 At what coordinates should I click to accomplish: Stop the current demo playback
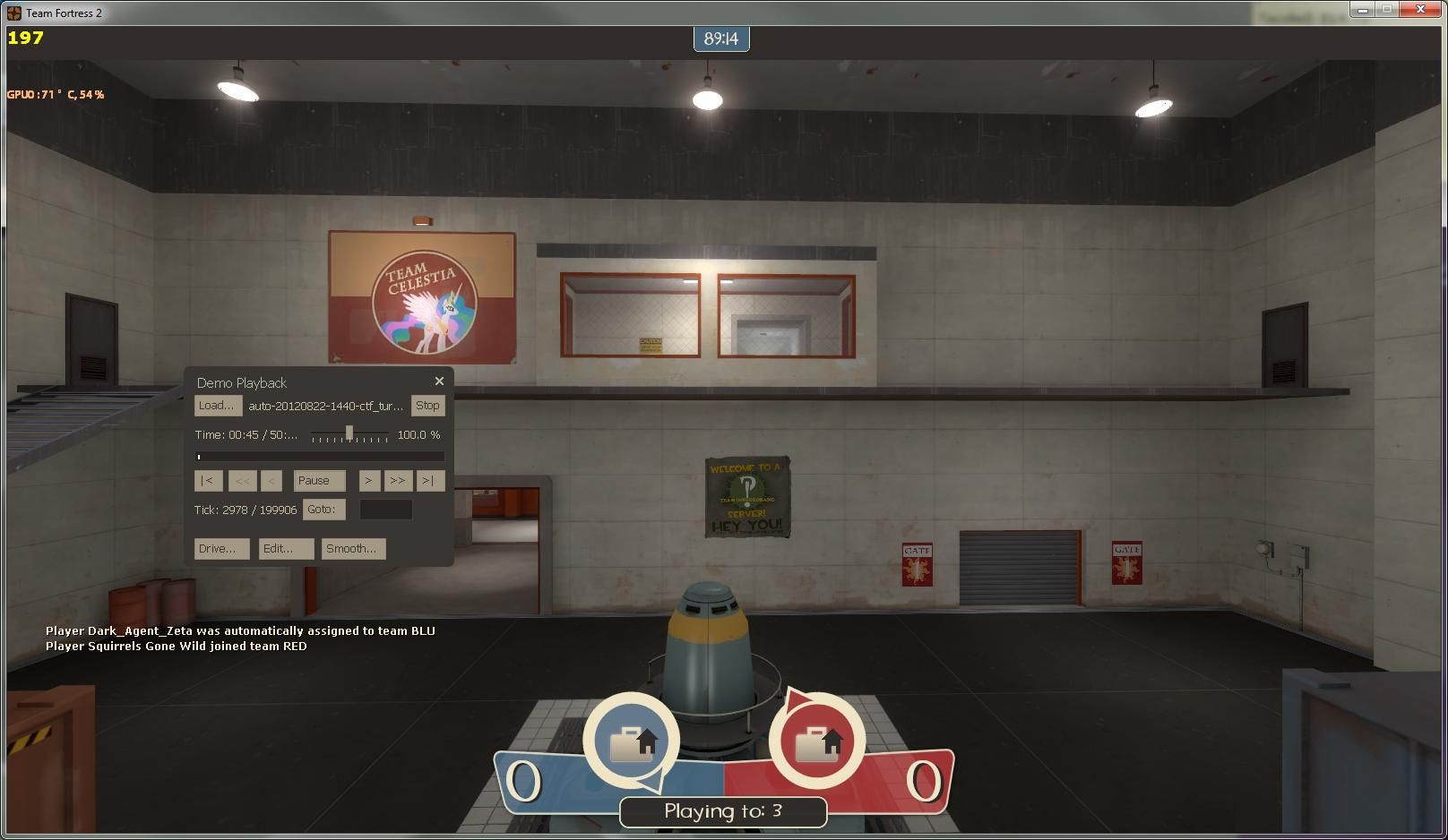point(427,405)
